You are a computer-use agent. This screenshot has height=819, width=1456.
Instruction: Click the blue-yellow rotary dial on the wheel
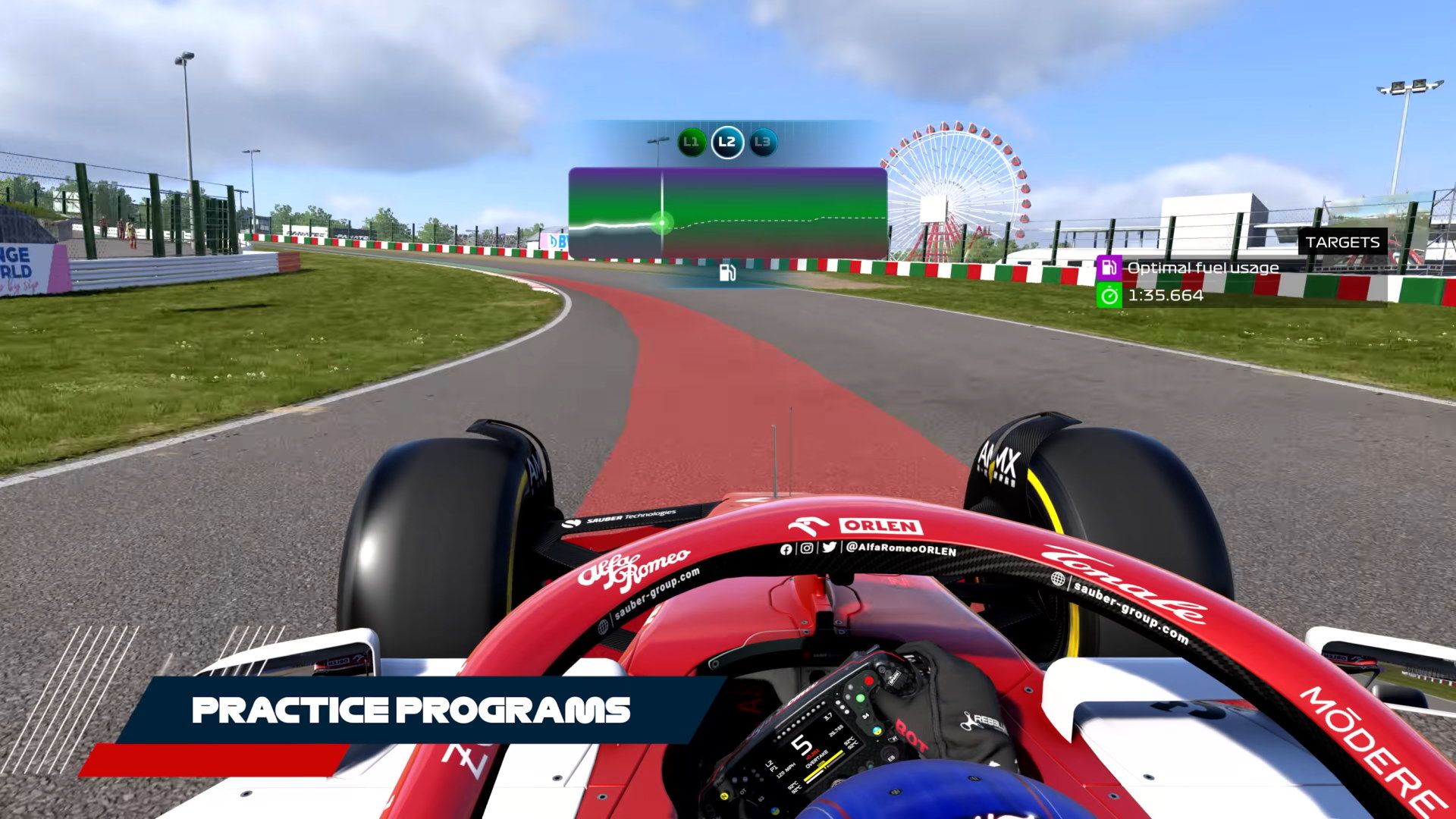tap(876, 731)
